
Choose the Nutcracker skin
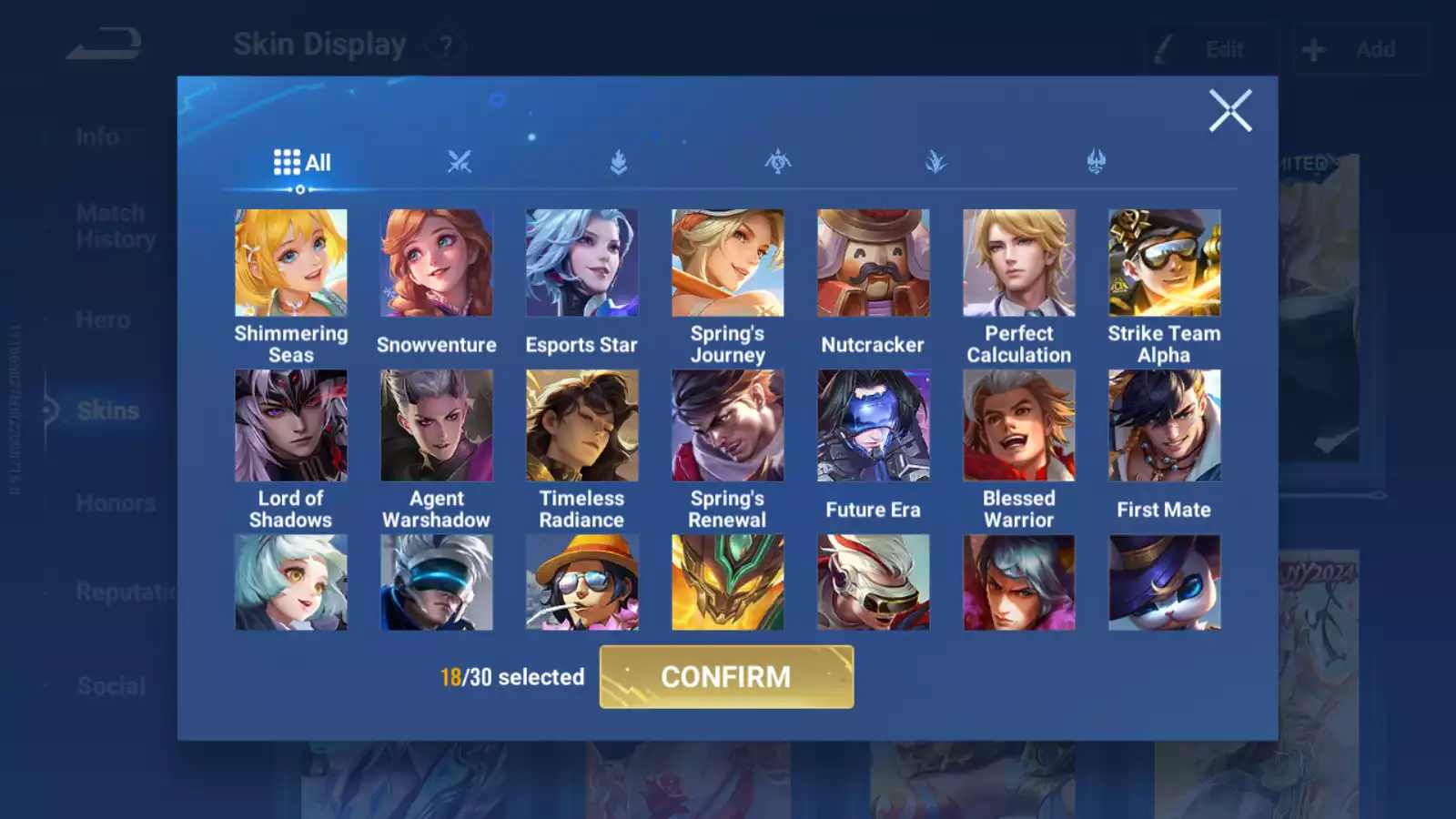click(x=874, y=263)
